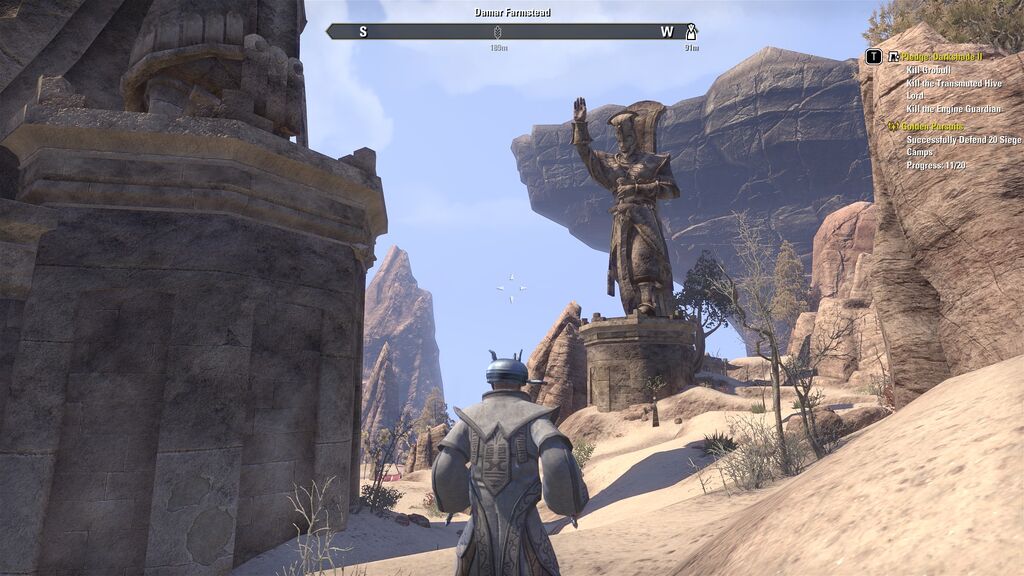
Task: Click the Golden Pursuits laurel icon
Action: coord(893,126)
